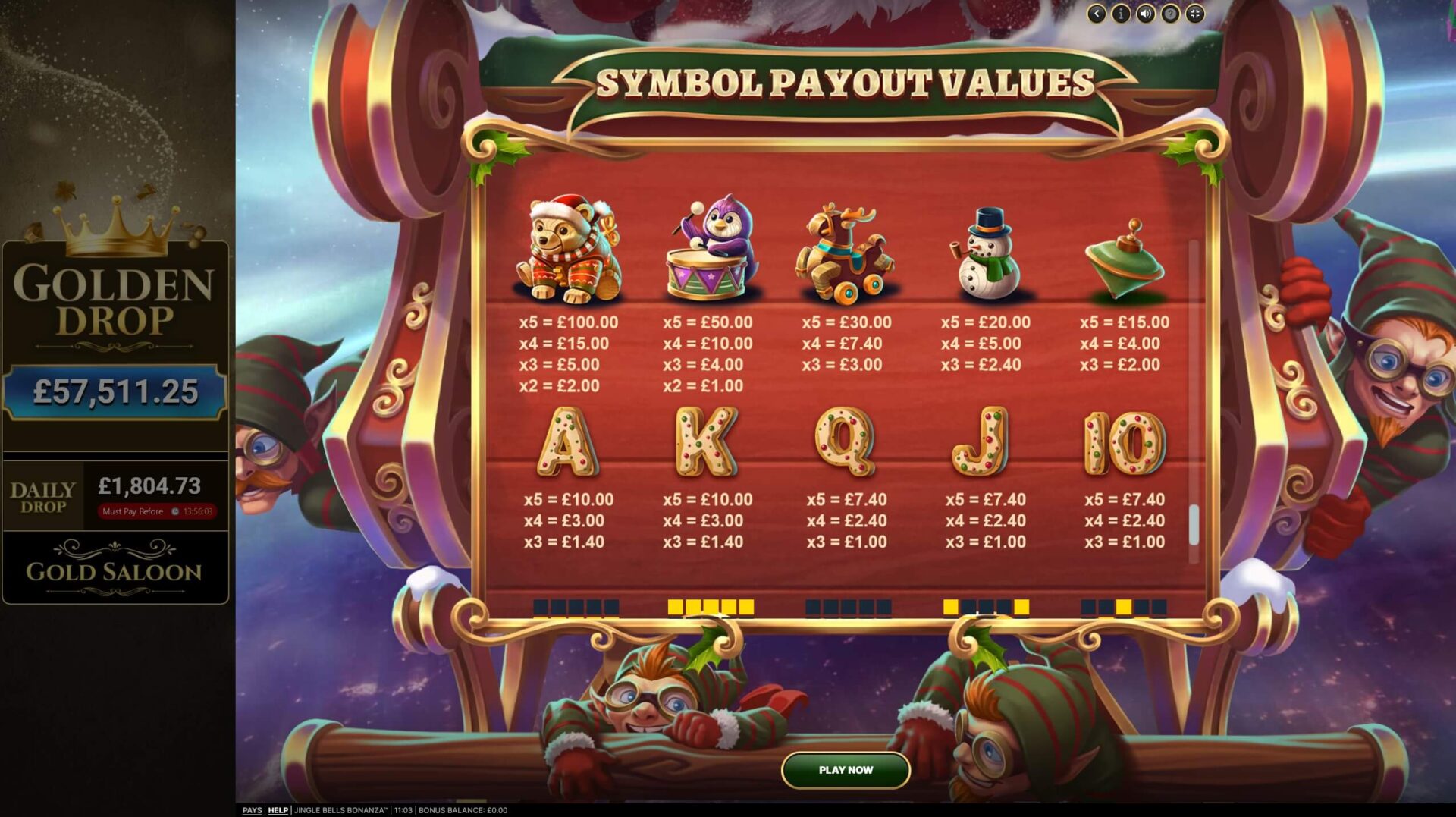
Task: View the Daily Drop jackpot panel
Action: (x=115, y=496)
